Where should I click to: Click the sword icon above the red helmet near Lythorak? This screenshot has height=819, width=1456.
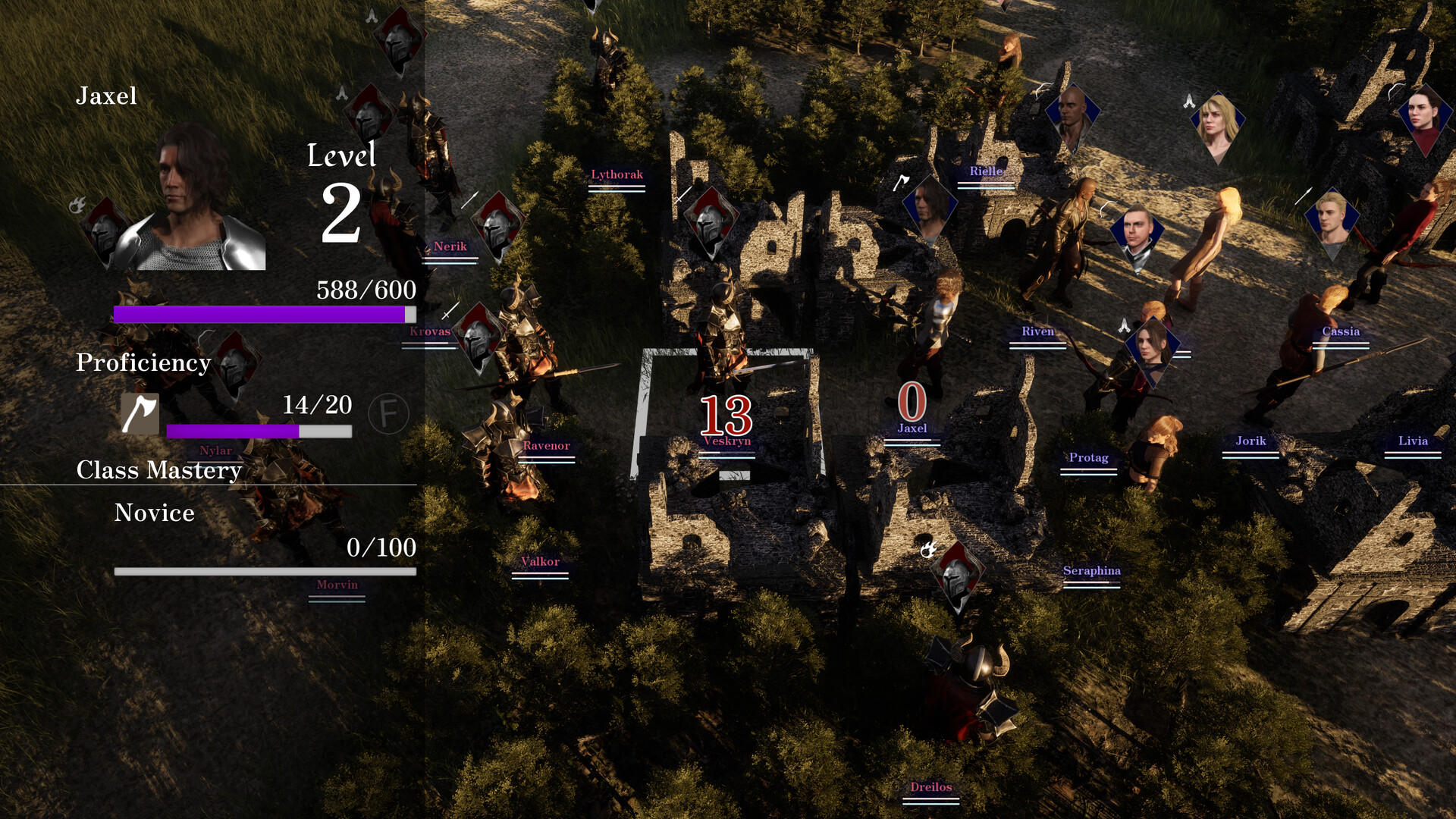click(682, 193)
